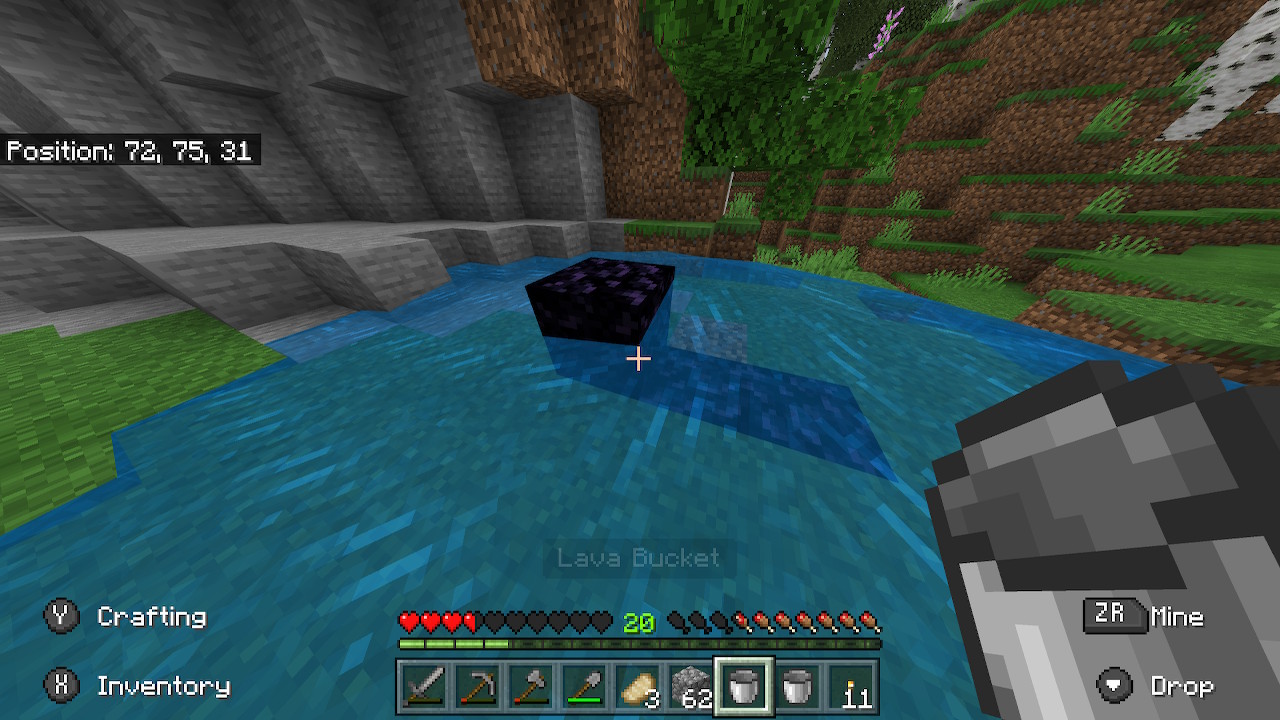
Task: Choose the axe hotbar slot
Action: tap(530, 687)
